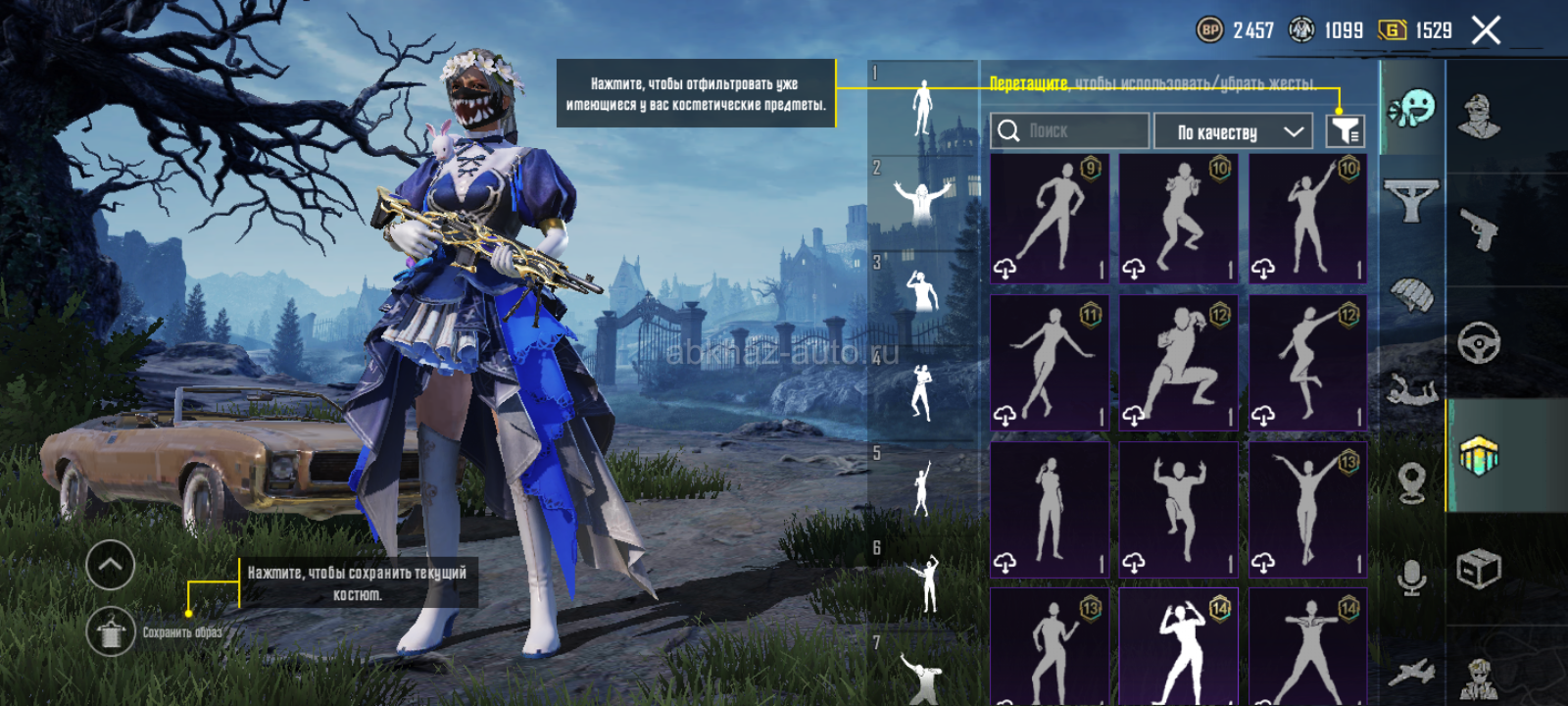
Task: Switch to the steering wheel vehicle tab
Action: coord(1479,342)
